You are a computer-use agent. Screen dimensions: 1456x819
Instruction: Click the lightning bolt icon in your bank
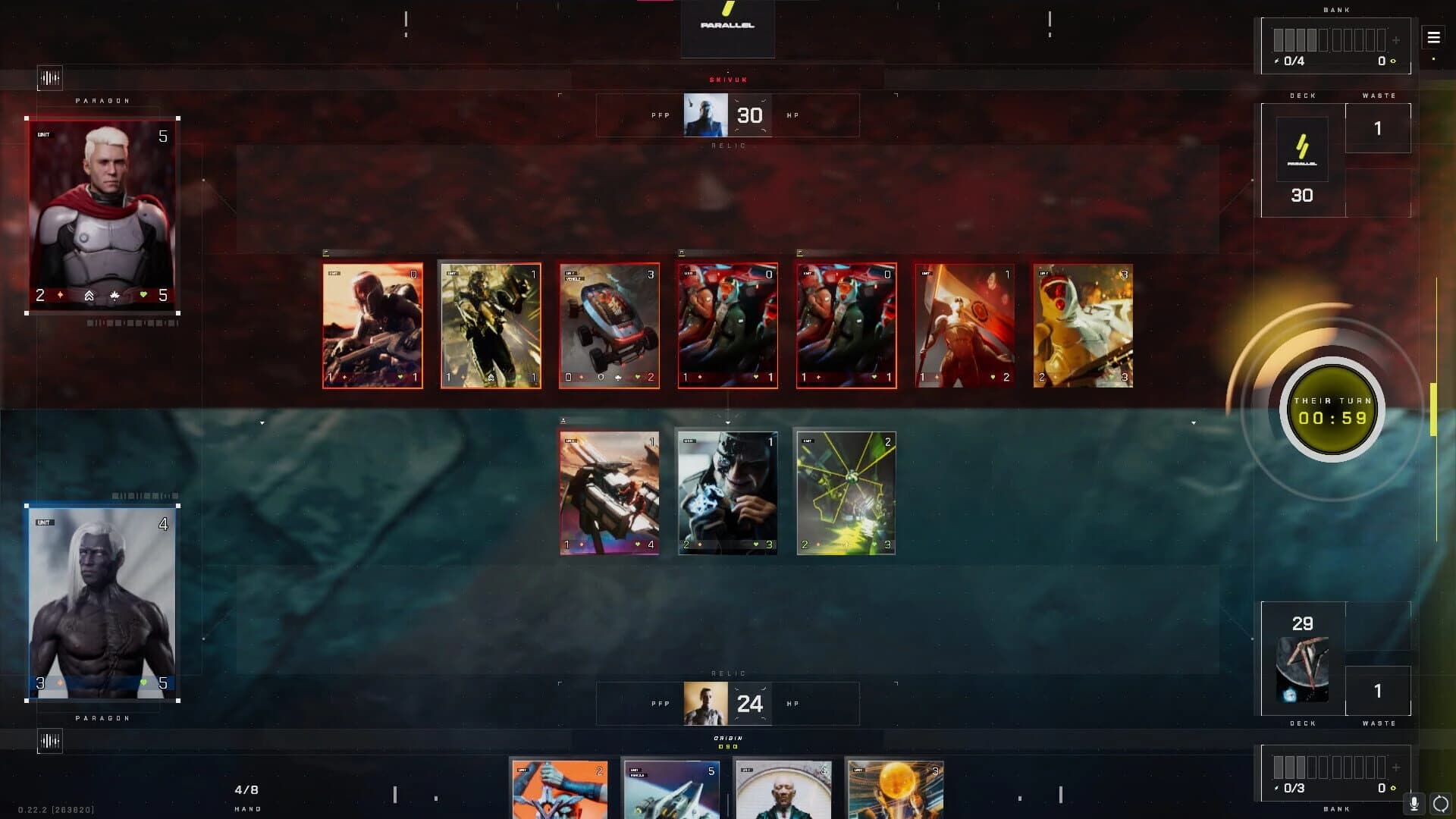click(x=1278, y=789)
